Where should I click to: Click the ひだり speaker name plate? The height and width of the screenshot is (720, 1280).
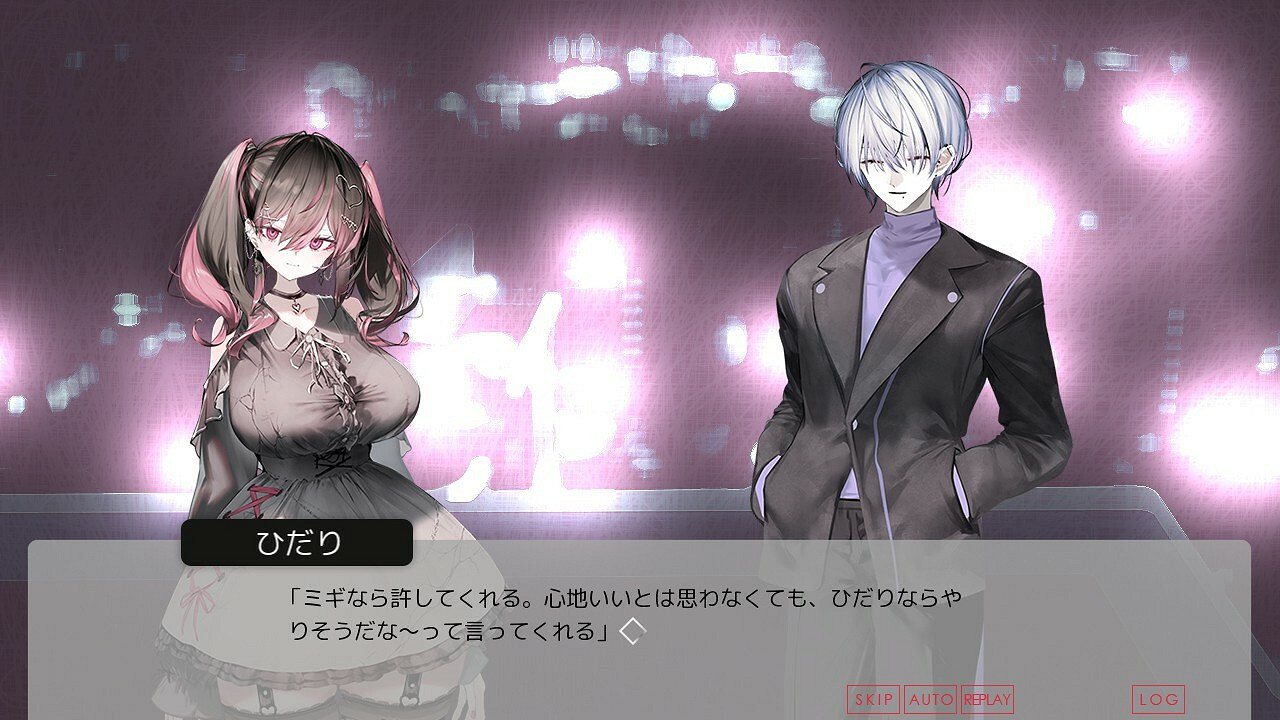point(297,541)
